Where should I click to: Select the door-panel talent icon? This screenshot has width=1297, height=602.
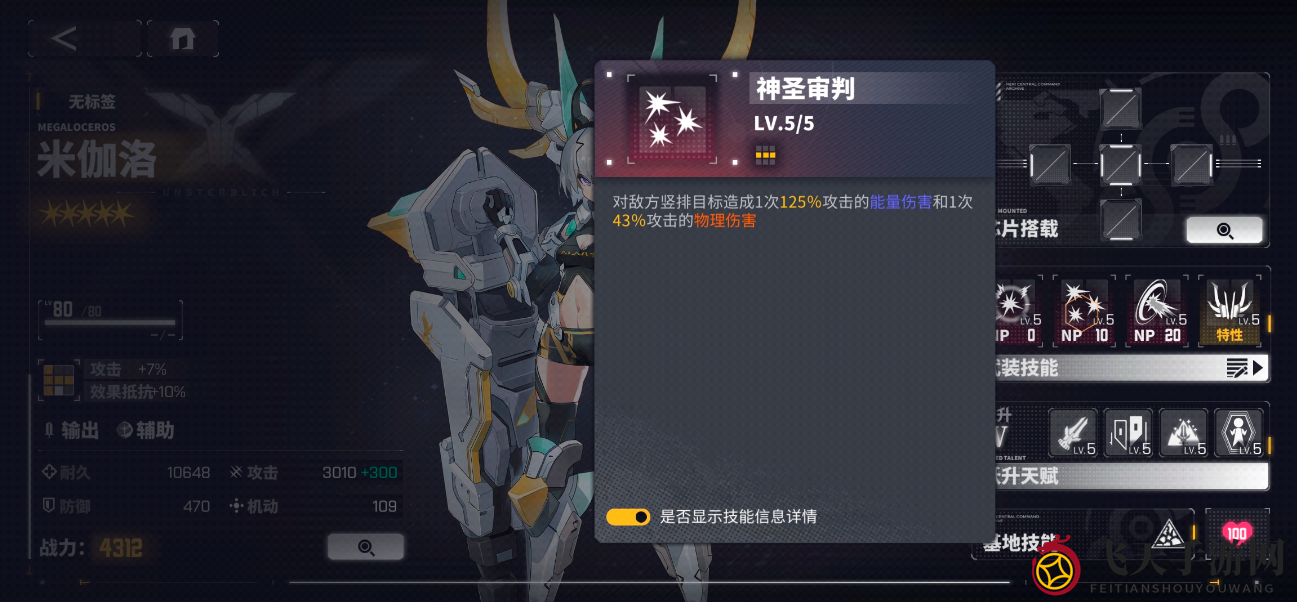[1128, 433]
